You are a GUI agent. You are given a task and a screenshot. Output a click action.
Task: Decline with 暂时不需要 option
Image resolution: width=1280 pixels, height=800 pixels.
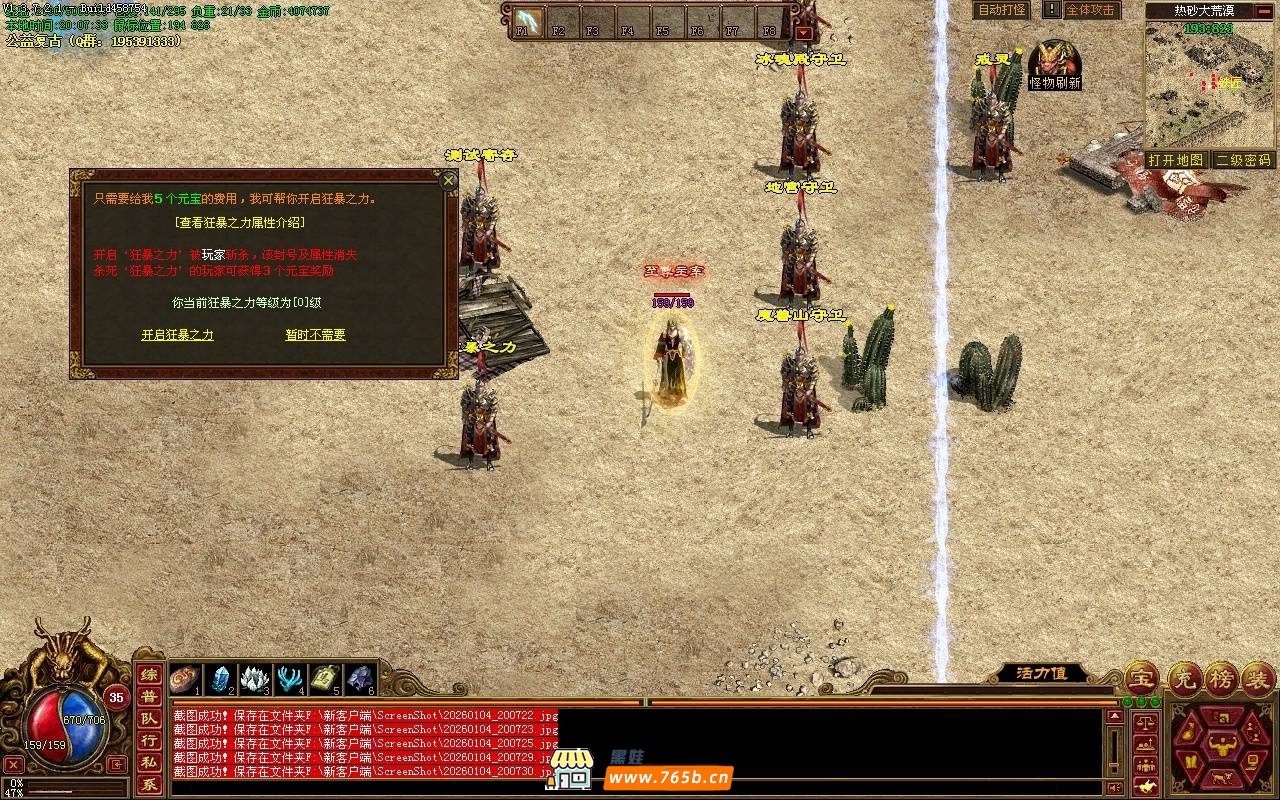click(x=315, y=335)
